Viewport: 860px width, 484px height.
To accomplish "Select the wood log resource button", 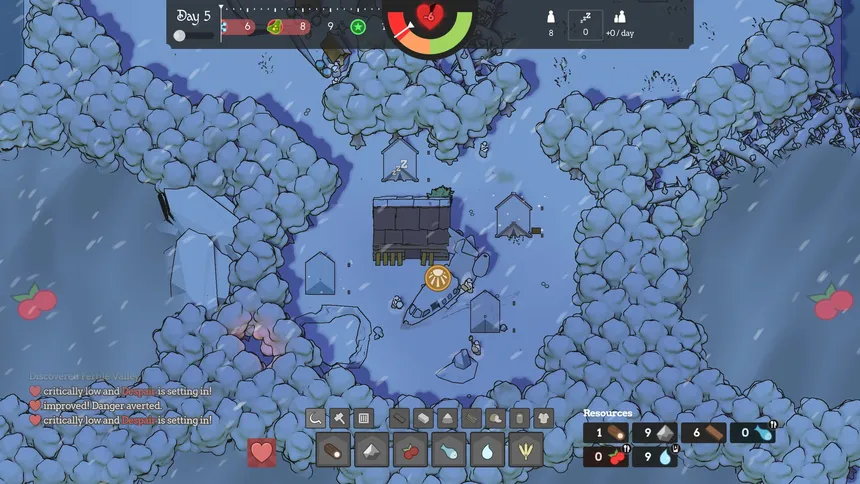I will click(x=333, y=450).
